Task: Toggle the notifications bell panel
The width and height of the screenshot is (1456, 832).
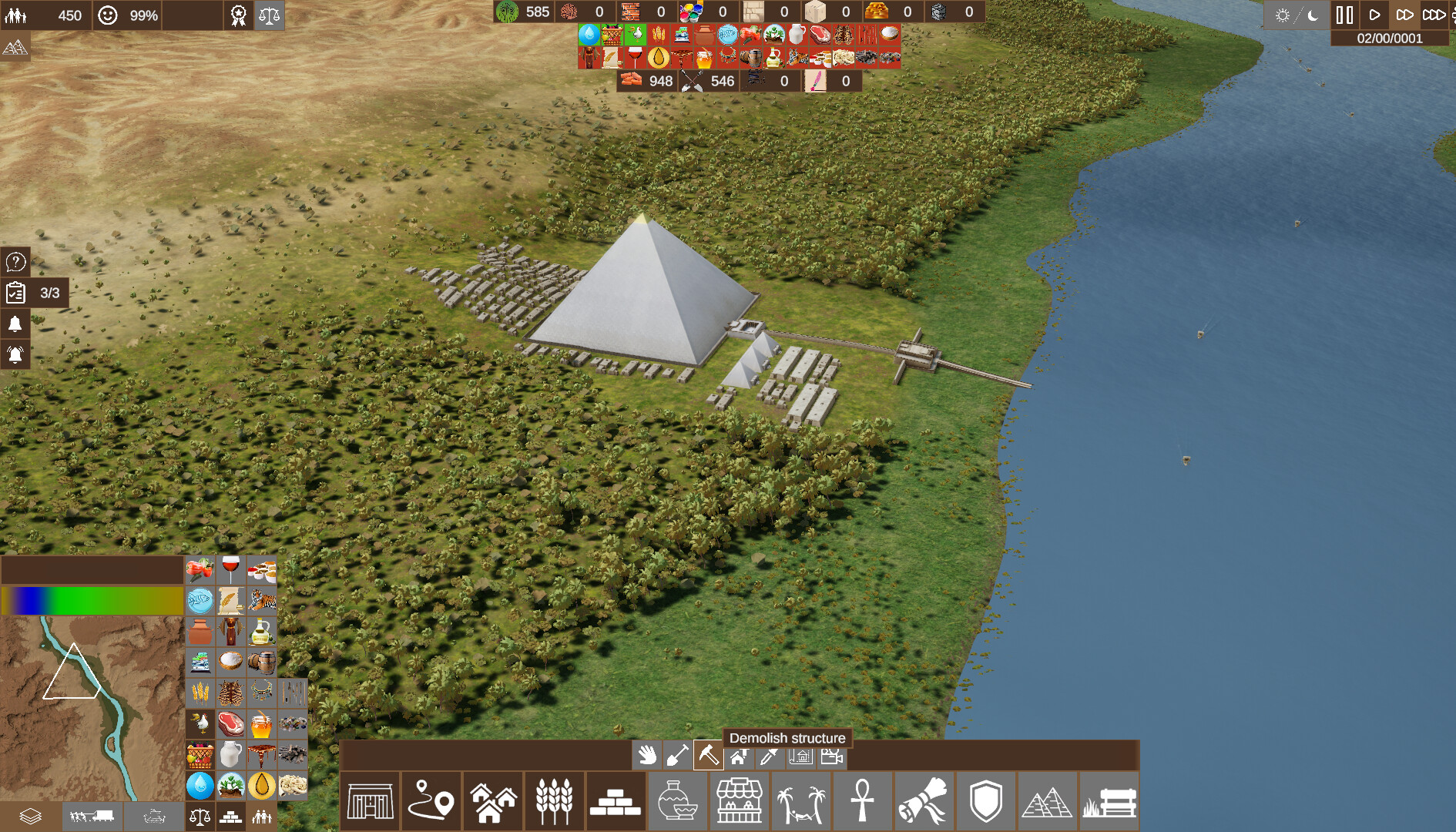Action: pos(17,324)
